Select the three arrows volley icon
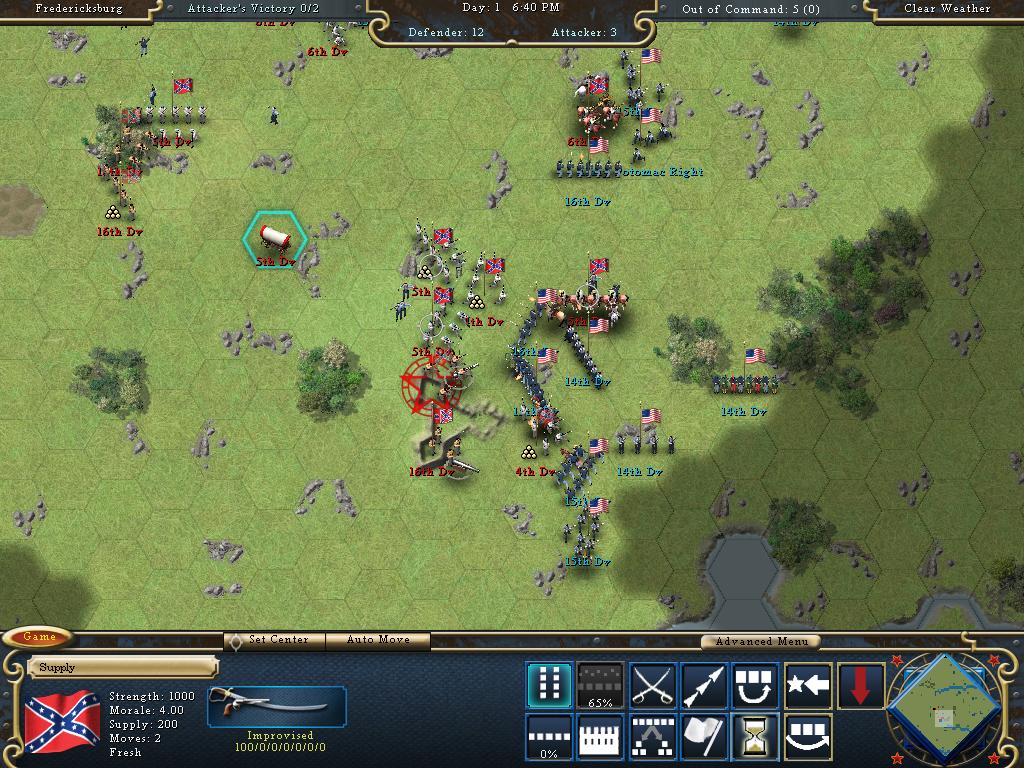Viewport: 1024px width, 768px height. click(704, 685)
